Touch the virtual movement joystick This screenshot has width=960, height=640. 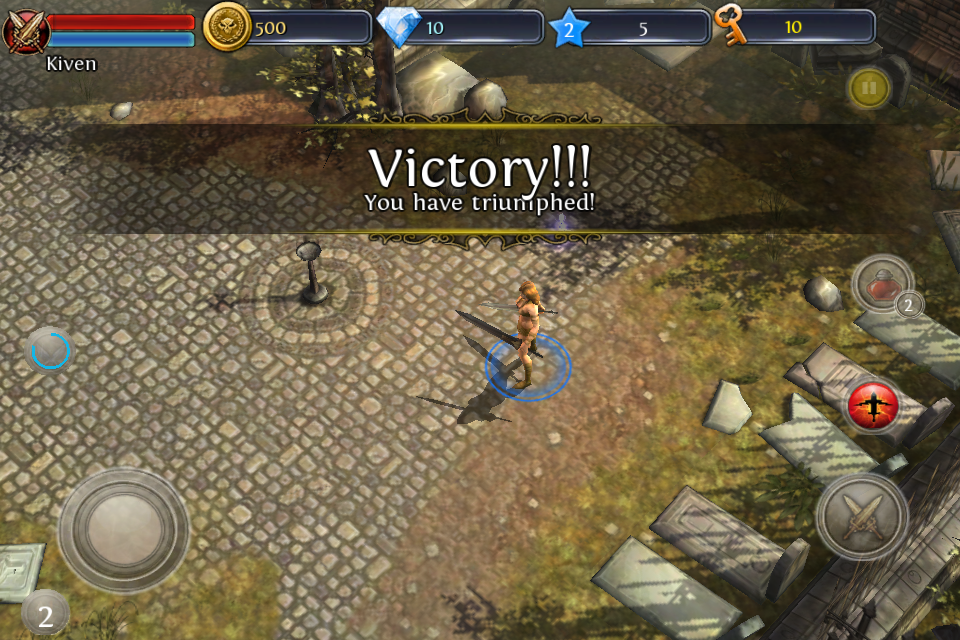pos(124,530)
